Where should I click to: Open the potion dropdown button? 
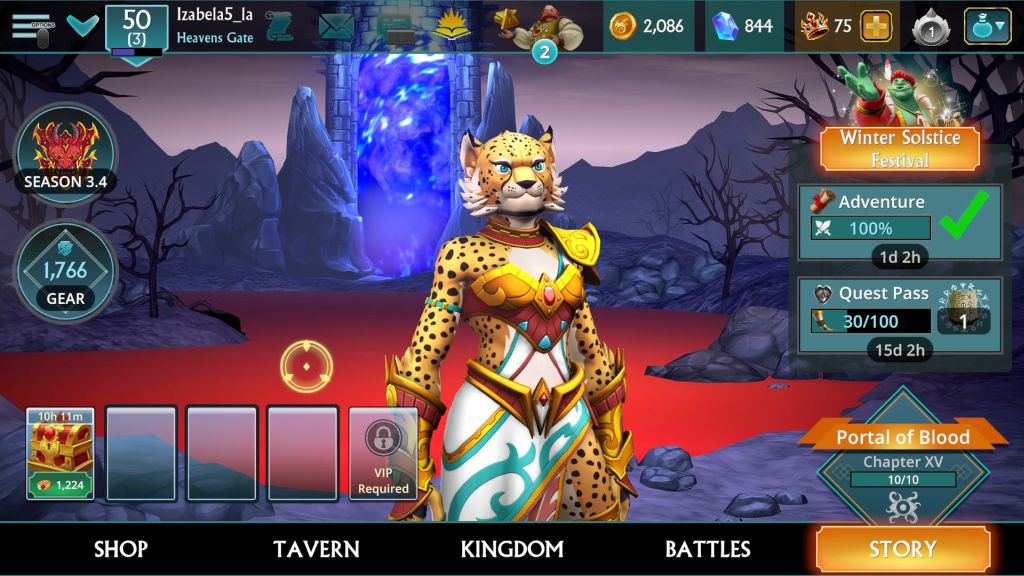click(987, 27)
